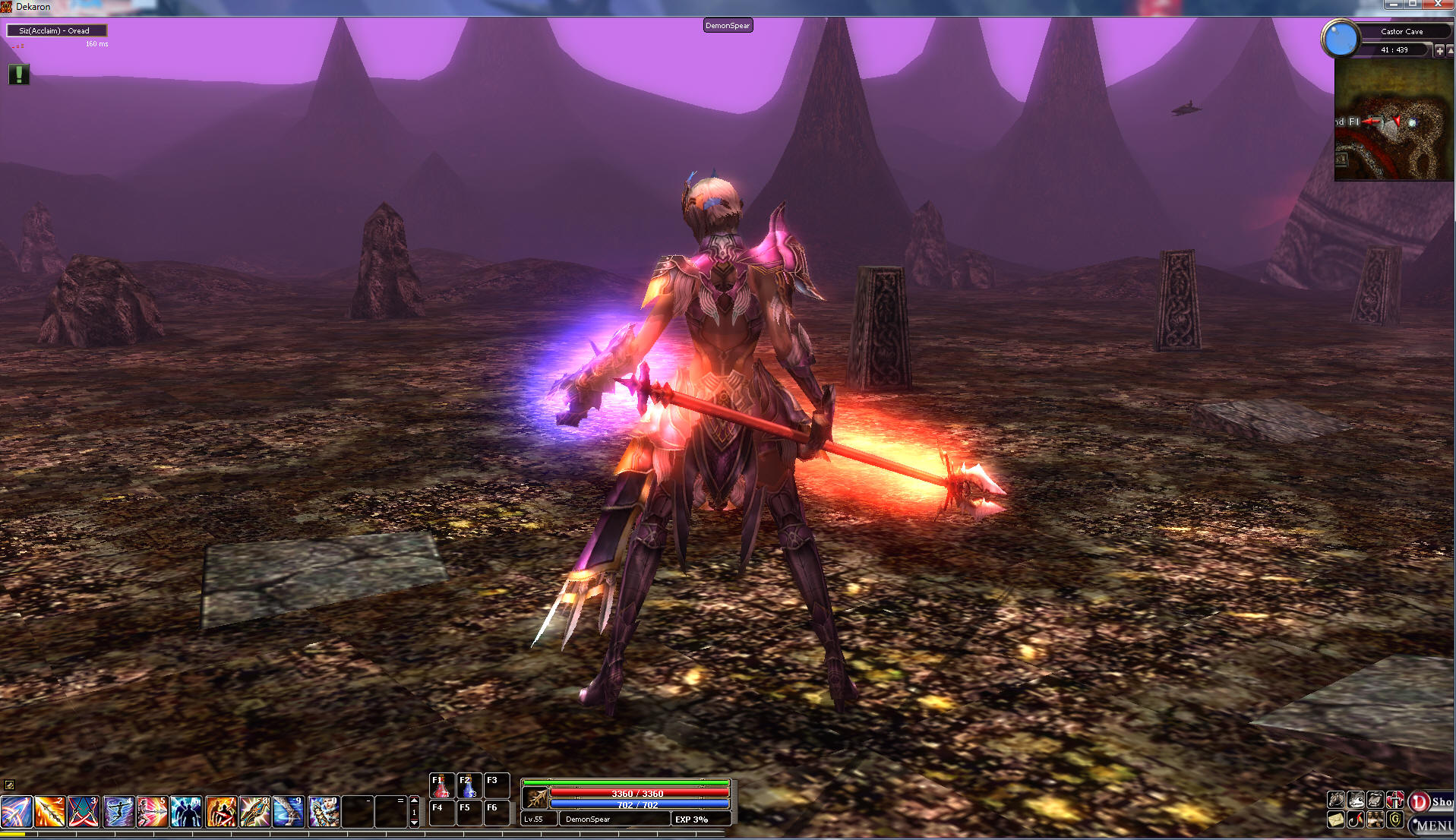Screen dimensions: 1456x840
Task: Close the Dekaron game window
Action: pos(1438,5)
